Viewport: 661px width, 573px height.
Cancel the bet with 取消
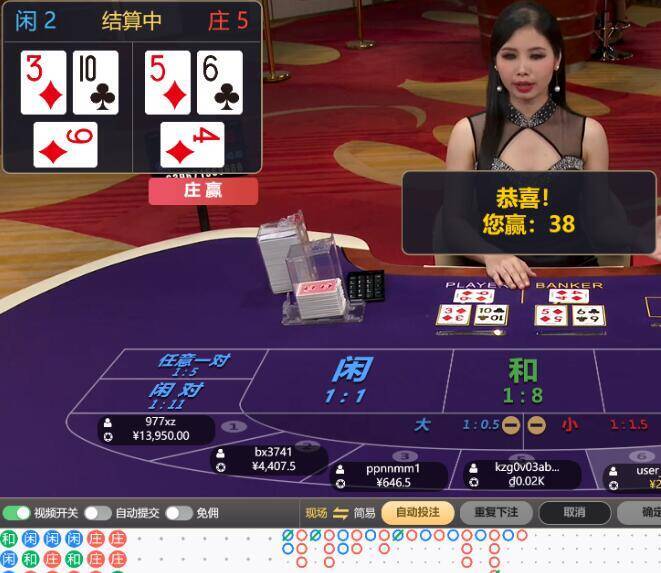pyautogui.click(x=574, y=513)
